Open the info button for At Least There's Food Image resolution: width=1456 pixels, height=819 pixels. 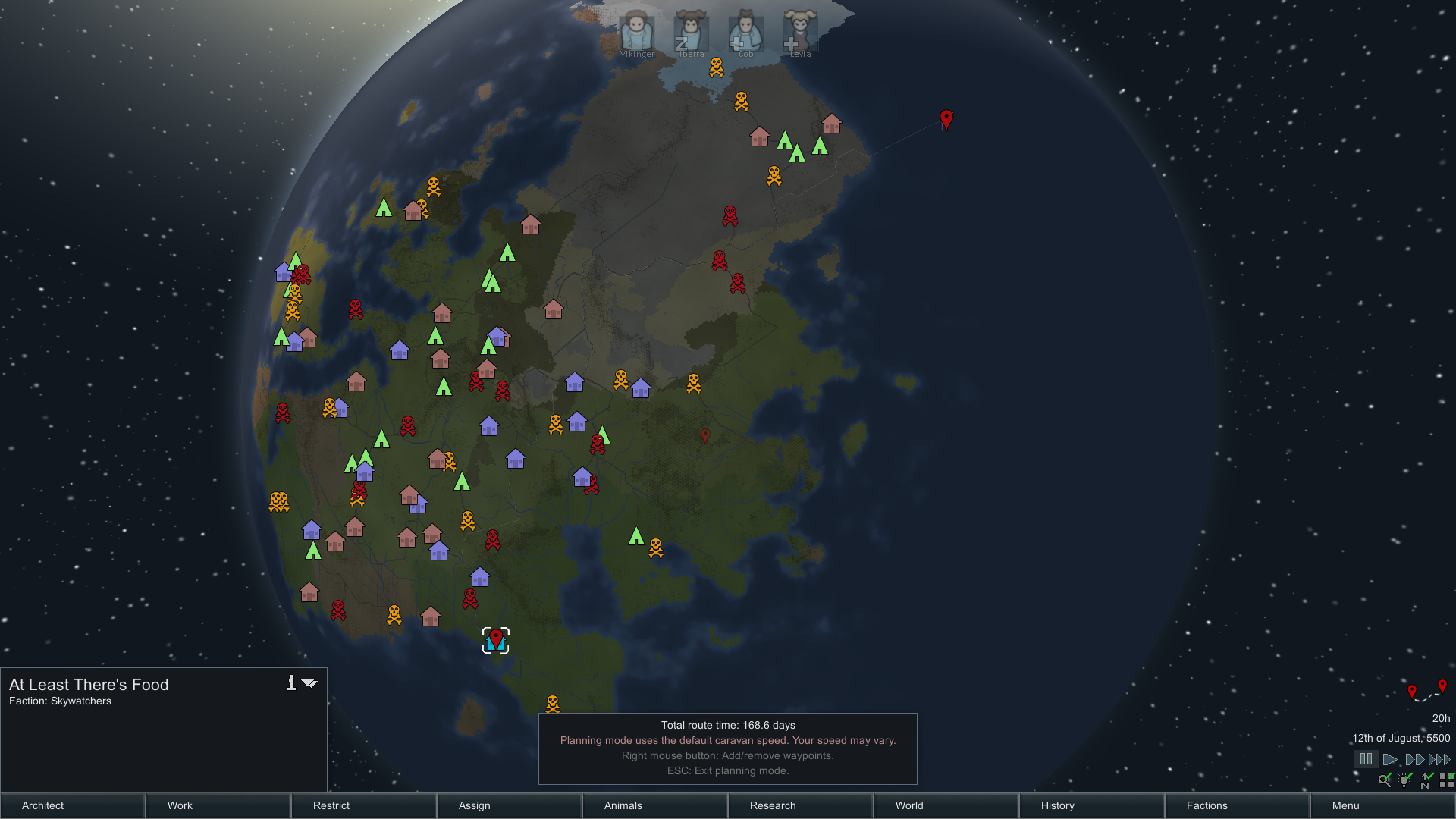[291, 683]
